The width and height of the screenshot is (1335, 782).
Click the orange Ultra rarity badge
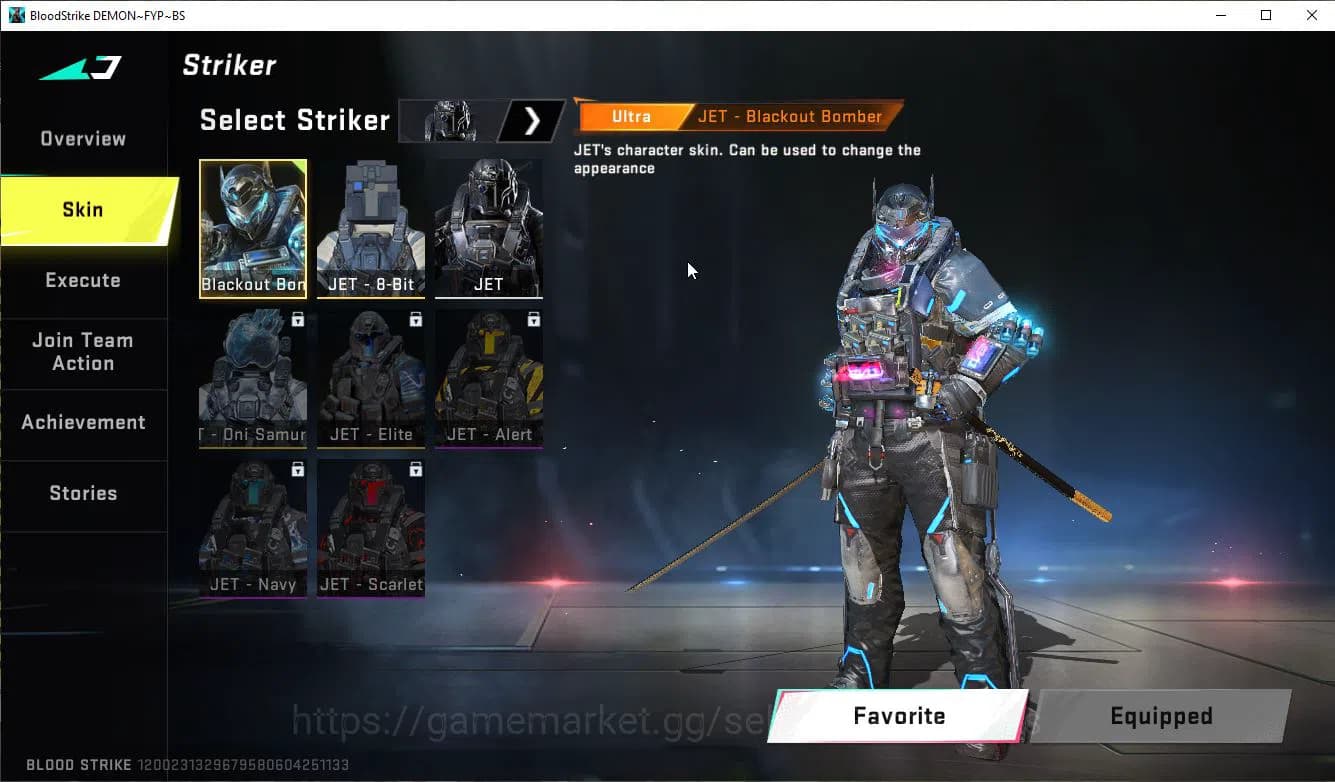[631, 116]
